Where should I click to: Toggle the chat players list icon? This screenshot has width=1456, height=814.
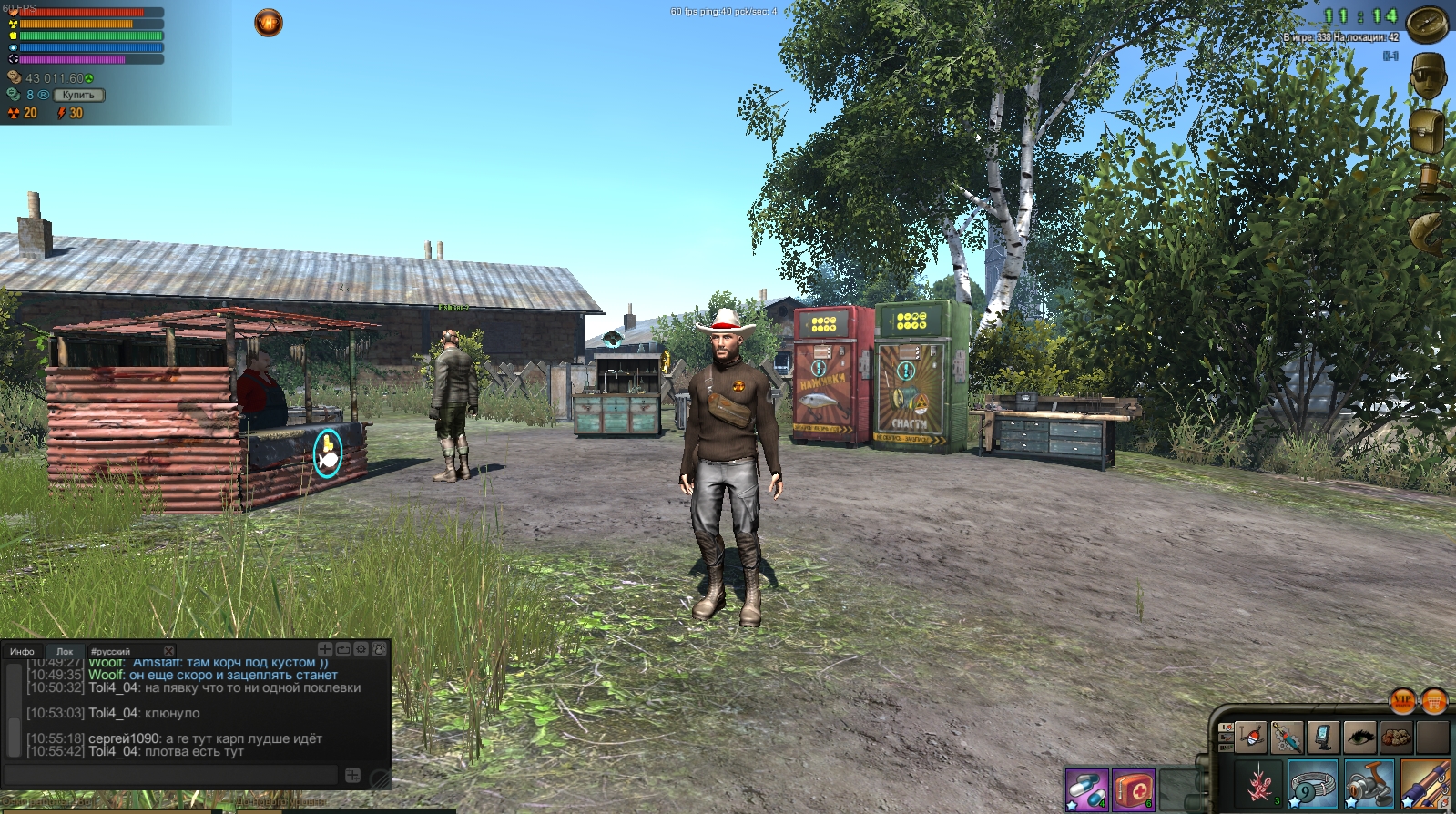coord(380,649)
